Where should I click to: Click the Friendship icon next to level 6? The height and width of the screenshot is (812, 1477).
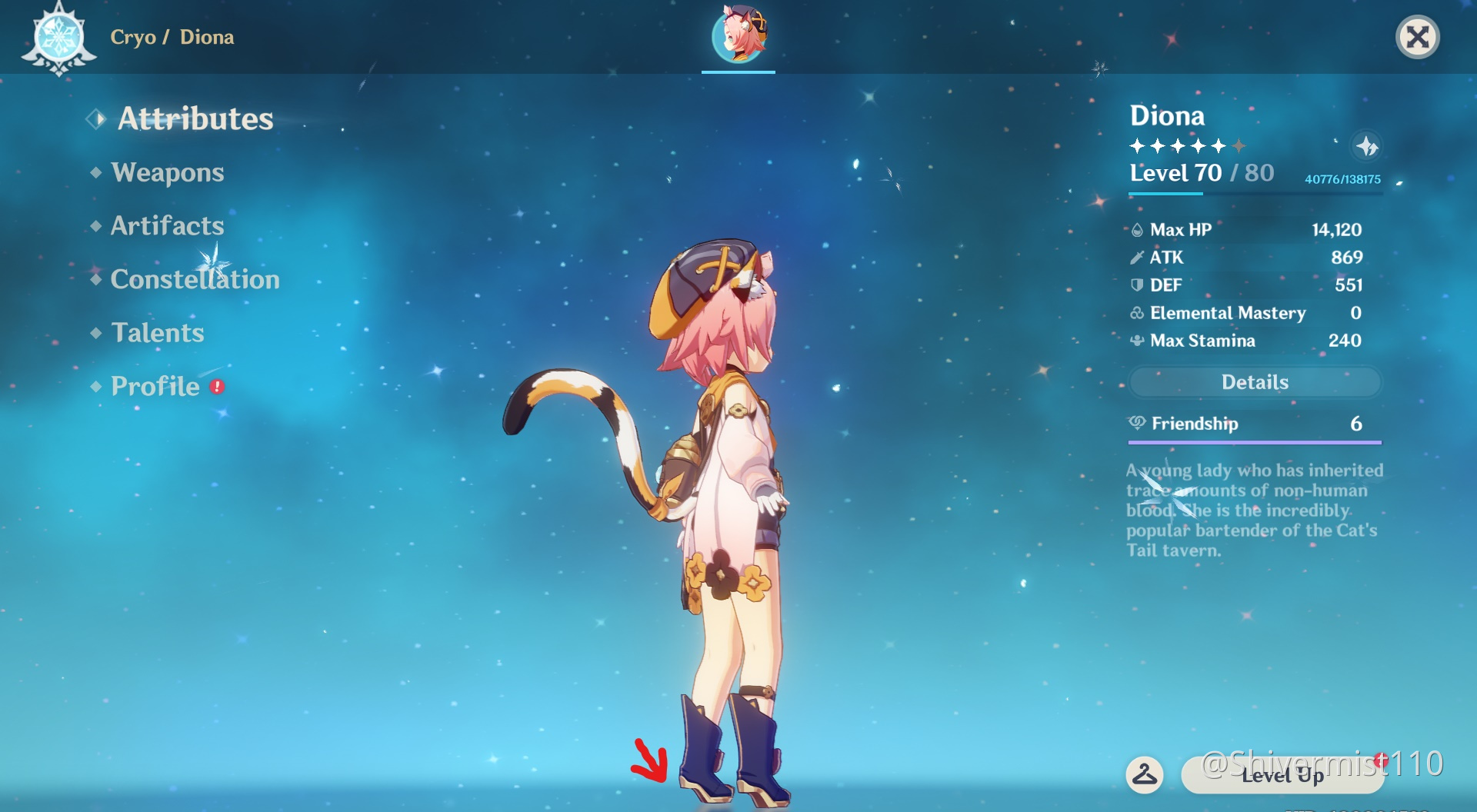[1135, 424]
